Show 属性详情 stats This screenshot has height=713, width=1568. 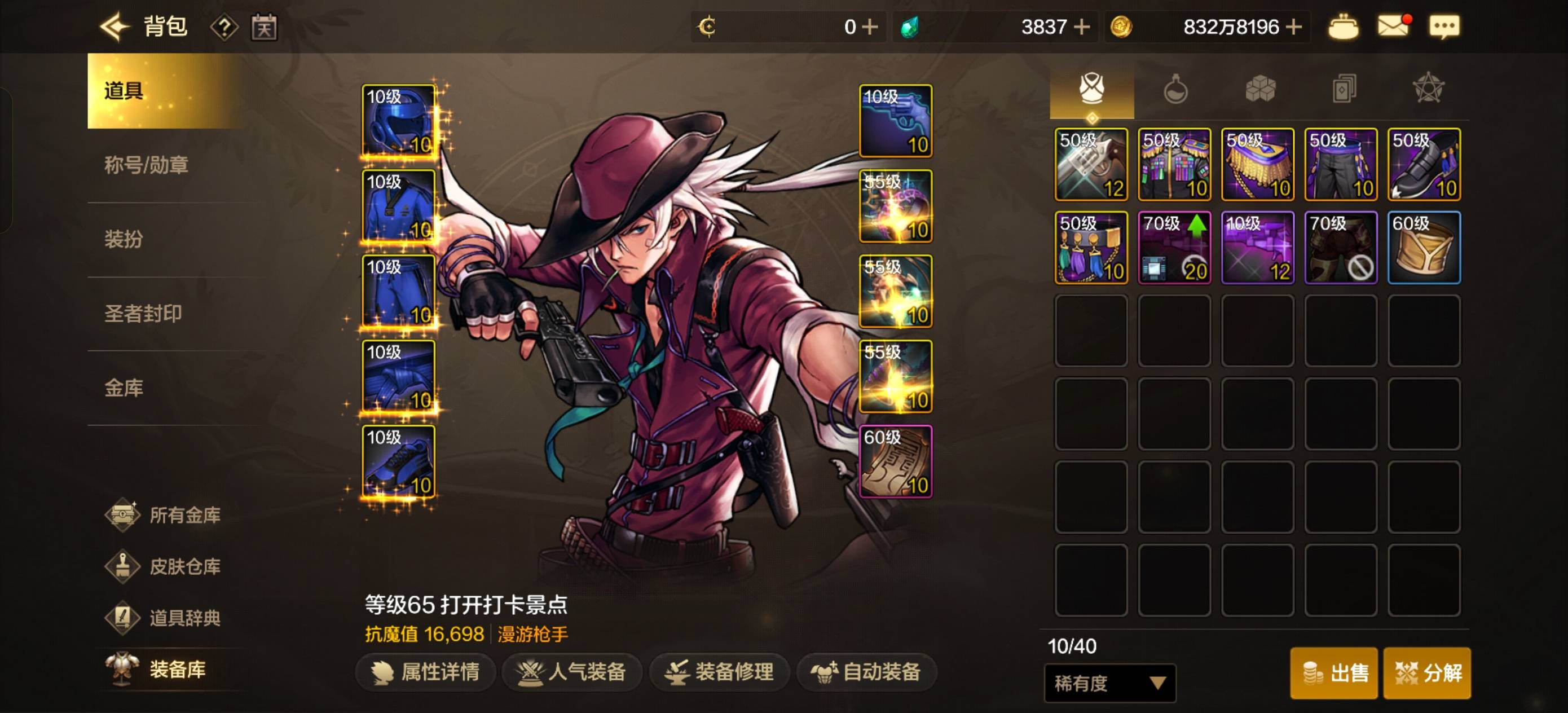[425, 672]
